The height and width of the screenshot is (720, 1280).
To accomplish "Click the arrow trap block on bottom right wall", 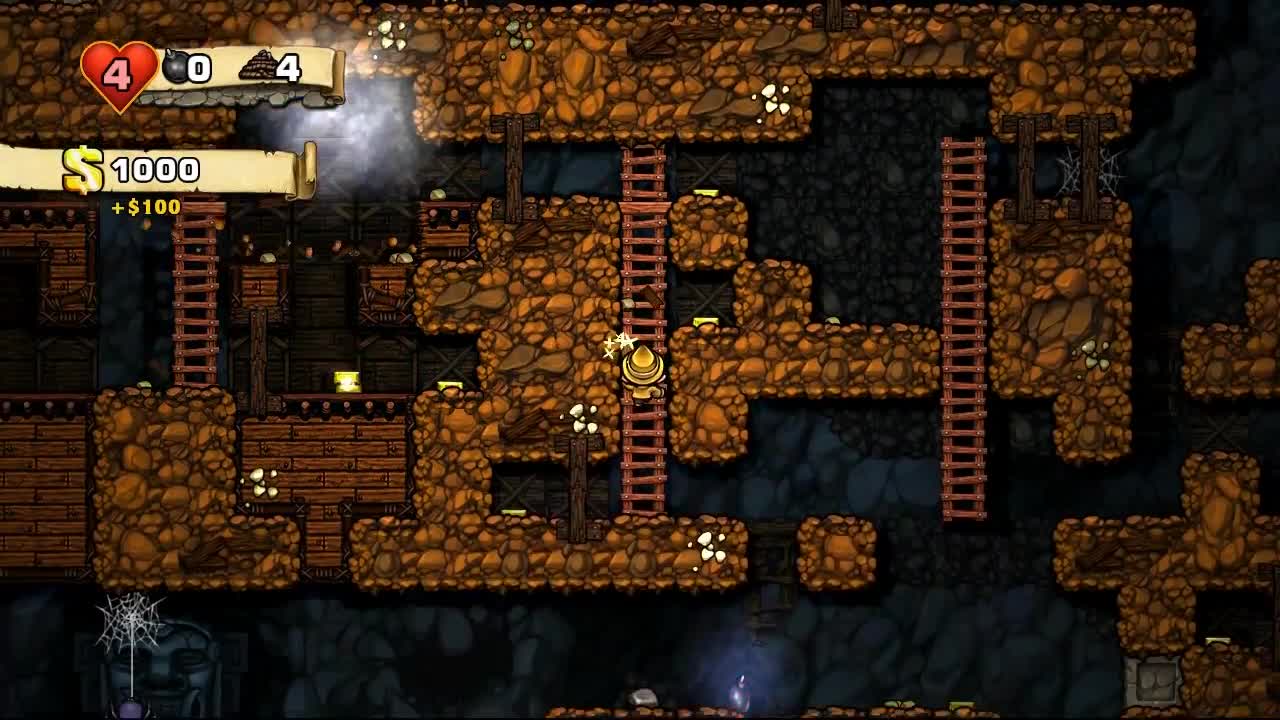I will (1153, 680).
